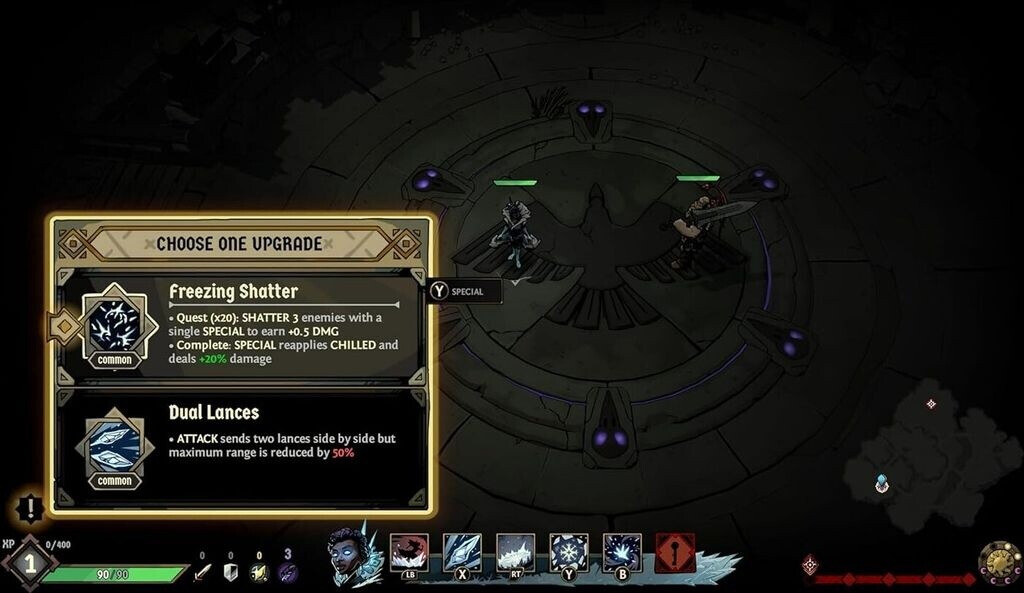The height and width of the screenshot is (593, 1024).
Task: Click the level 1 XP badge
Action: (x=29, y=563)
